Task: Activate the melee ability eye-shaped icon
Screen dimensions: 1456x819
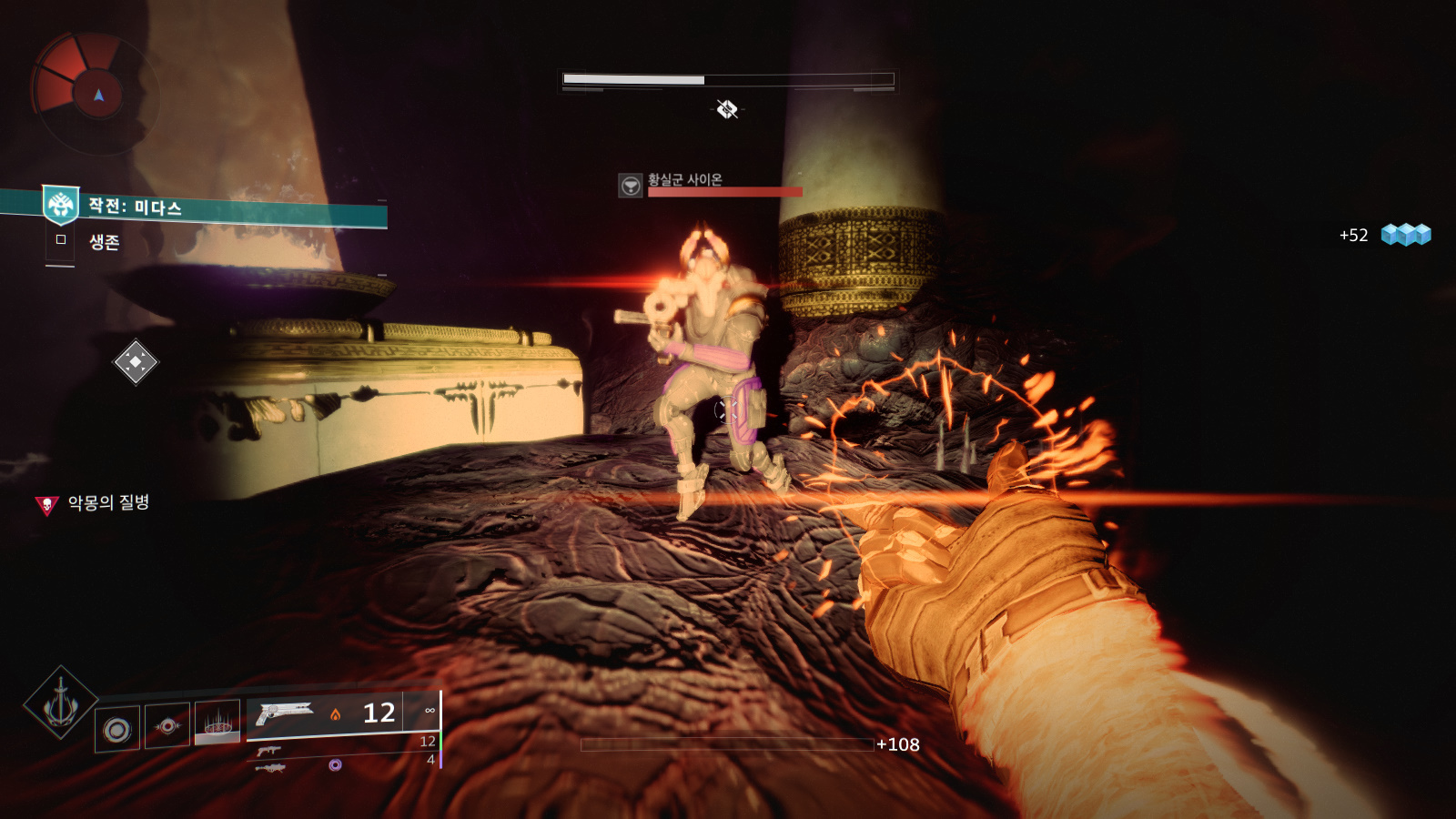Action: click(x=167, y=725)
